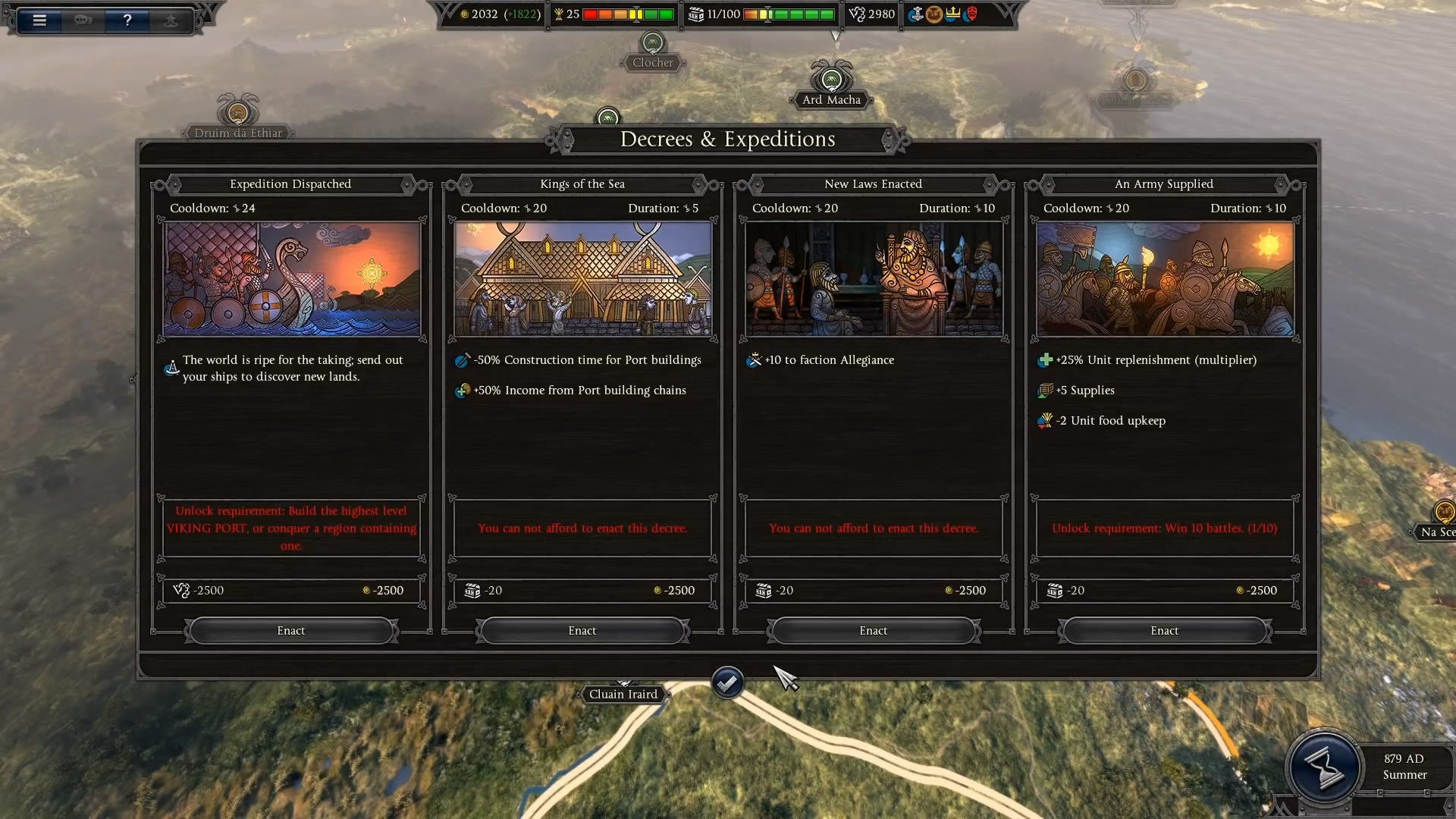
Task: Enact the An Army Supplied decree
Action: coord(1165,630)
